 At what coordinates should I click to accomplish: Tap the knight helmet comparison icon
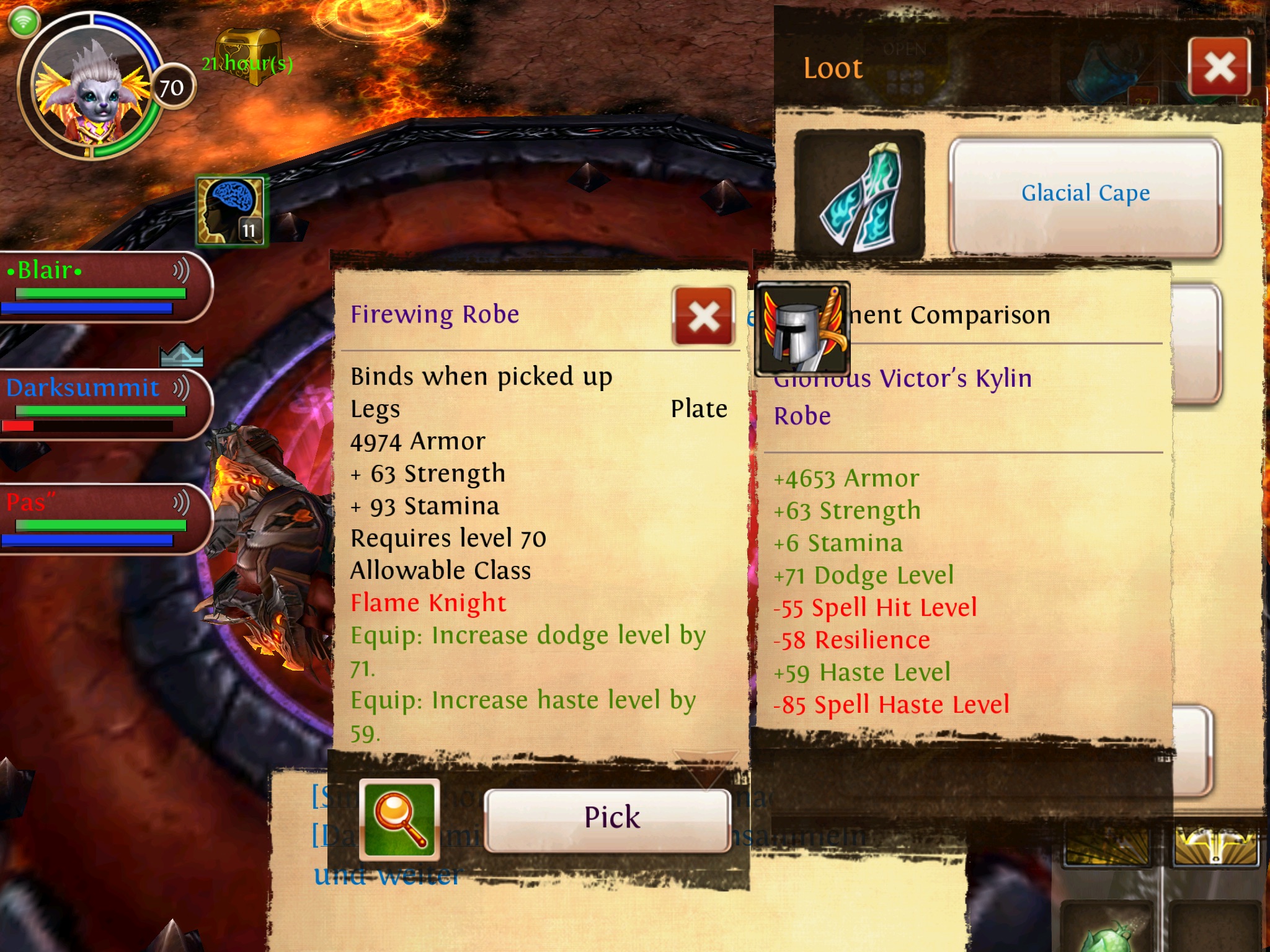tap(802, 329)
